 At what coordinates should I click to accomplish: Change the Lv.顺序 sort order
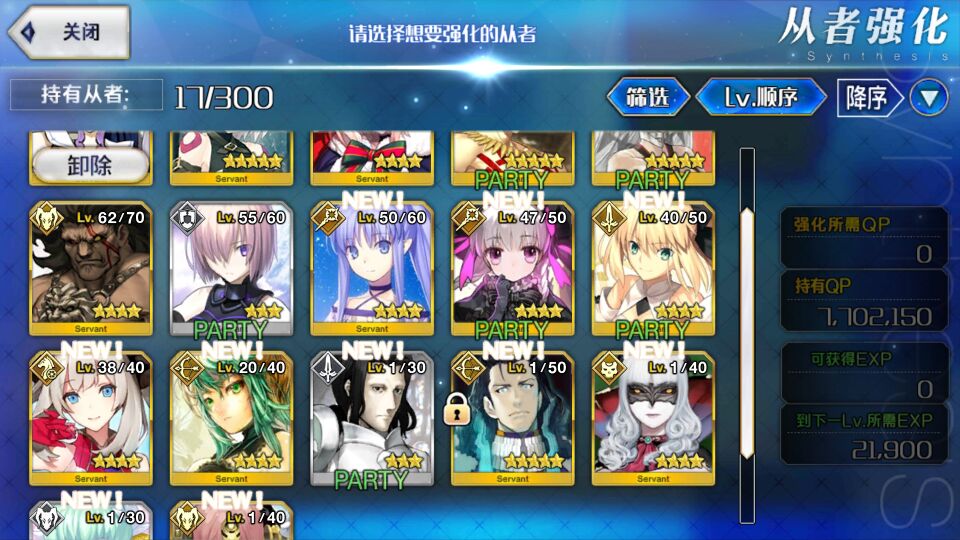[x=761, y=97]
